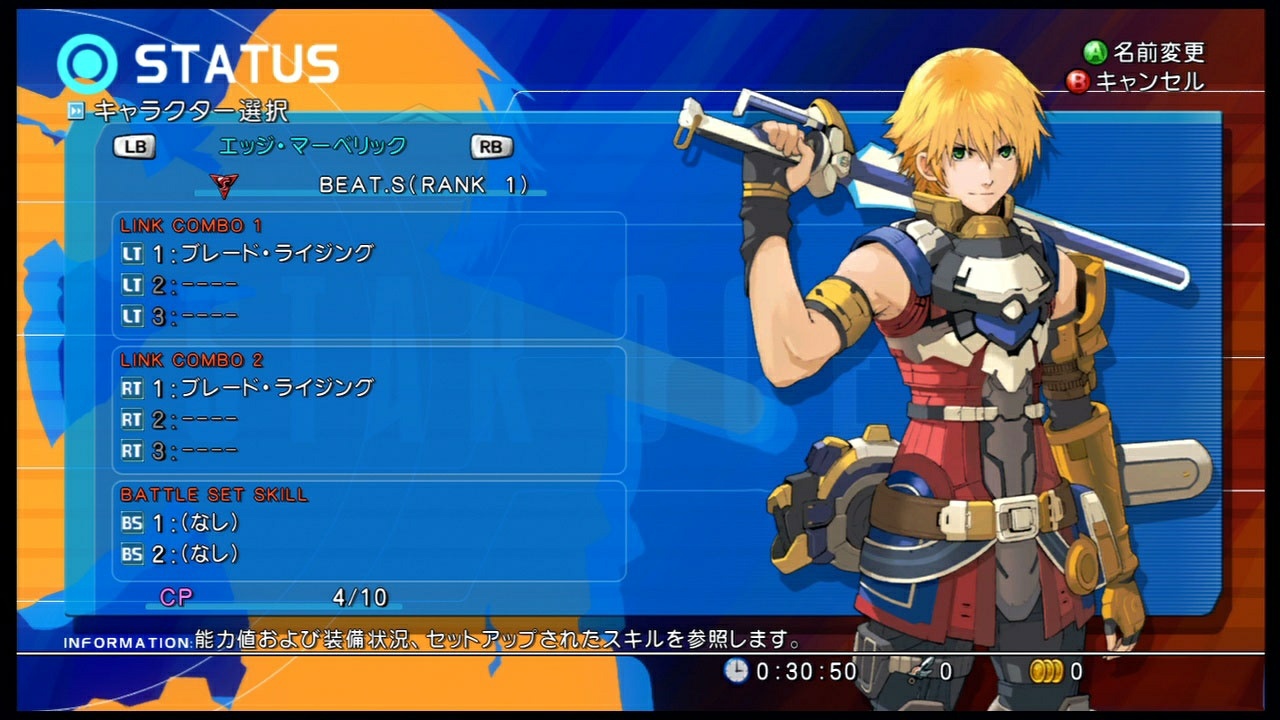Click LB to switch to the previous character
This screenshot has height=720, width=1280.
[x=134, y=146]
